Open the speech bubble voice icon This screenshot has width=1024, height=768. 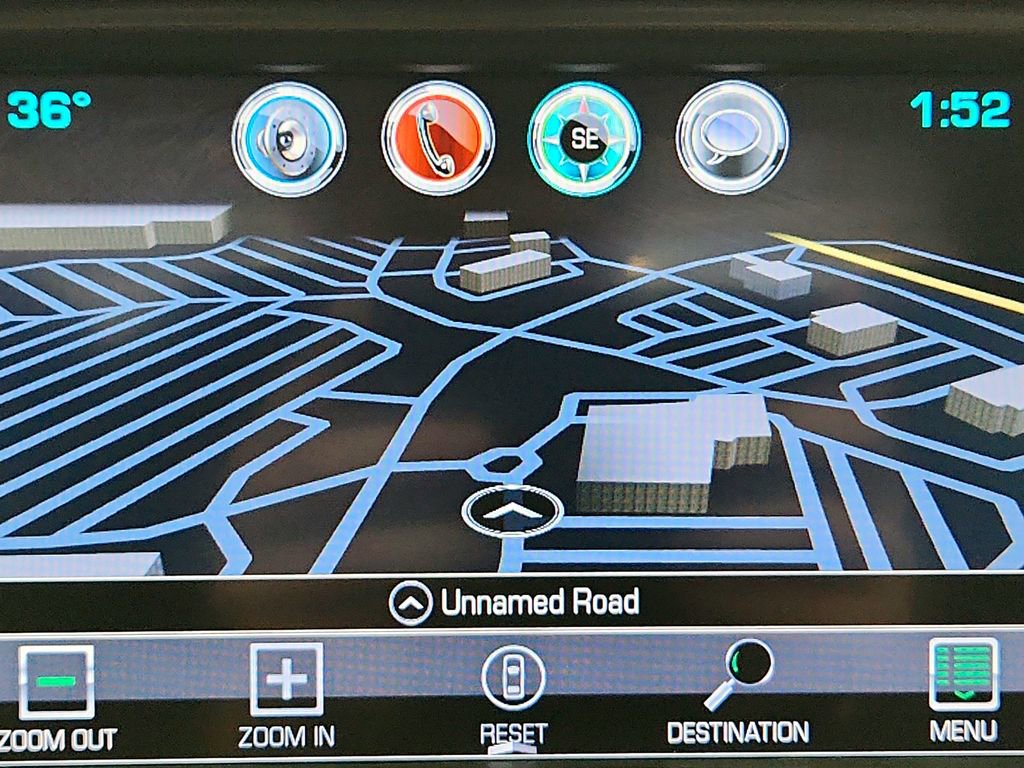point(732,139)
